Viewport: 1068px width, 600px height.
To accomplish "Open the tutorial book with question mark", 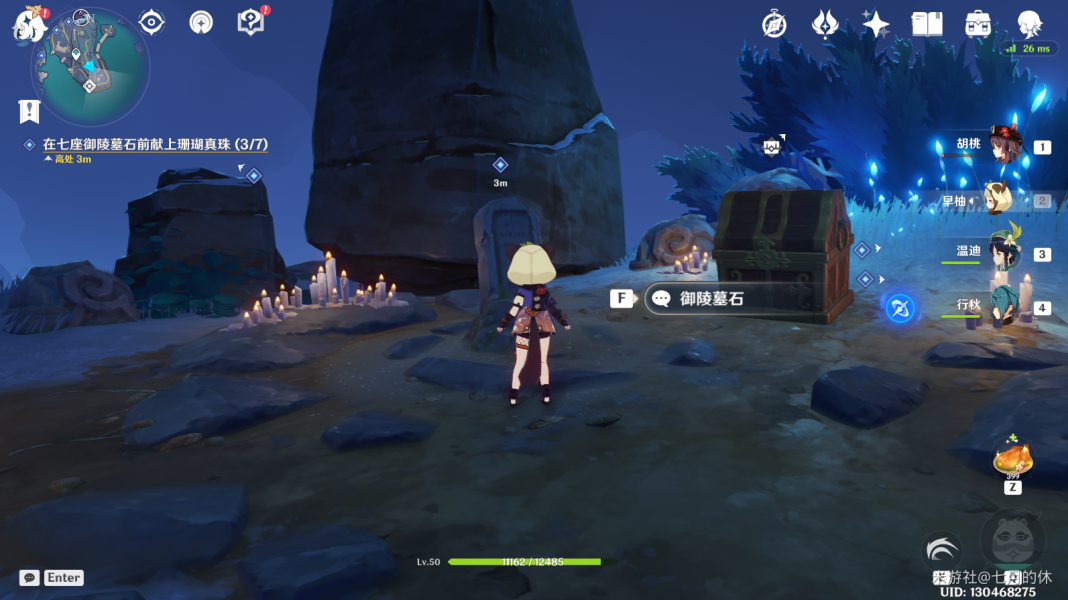I will tap(251, 22).
